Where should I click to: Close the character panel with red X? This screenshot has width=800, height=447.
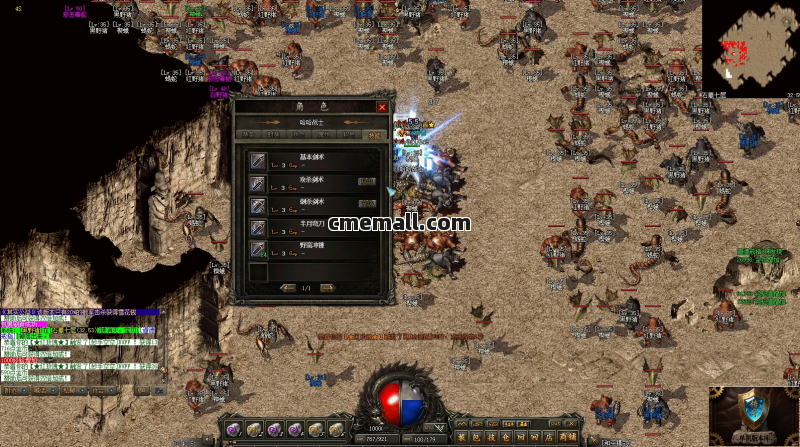pyautogui.click(x=381, y=106)
